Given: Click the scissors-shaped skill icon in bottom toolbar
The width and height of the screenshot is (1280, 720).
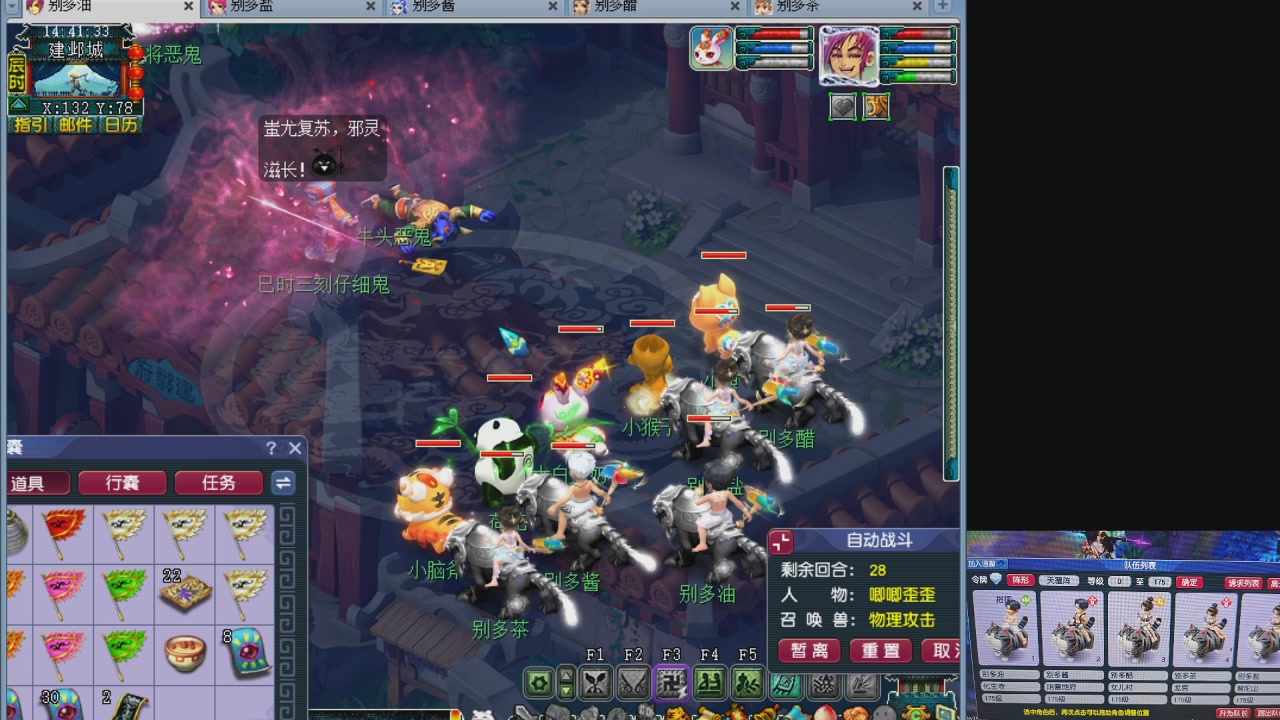Looking at the screenshot, I should [597, 682].
